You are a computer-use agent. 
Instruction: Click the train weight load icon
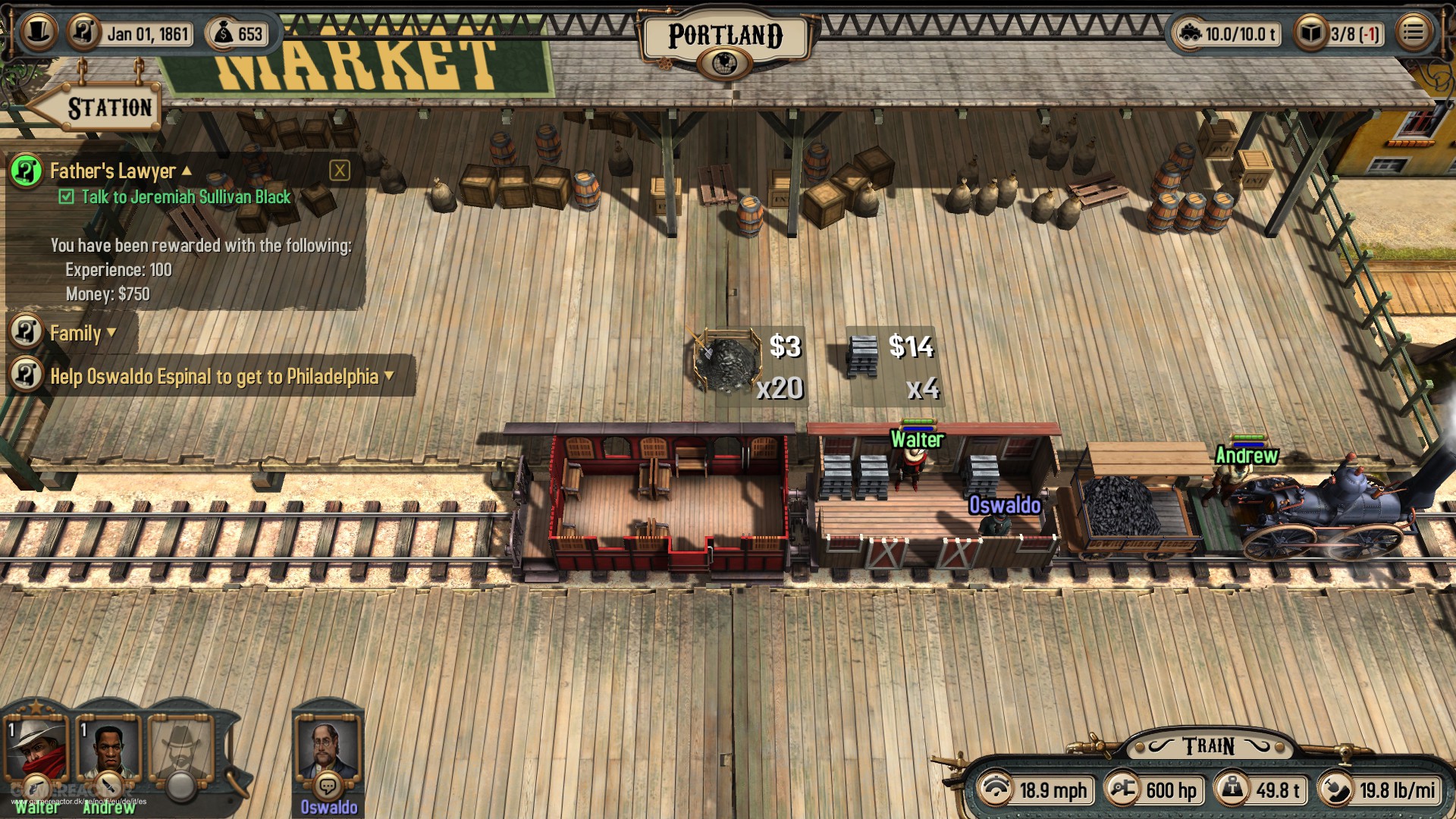click(1190, 33)
